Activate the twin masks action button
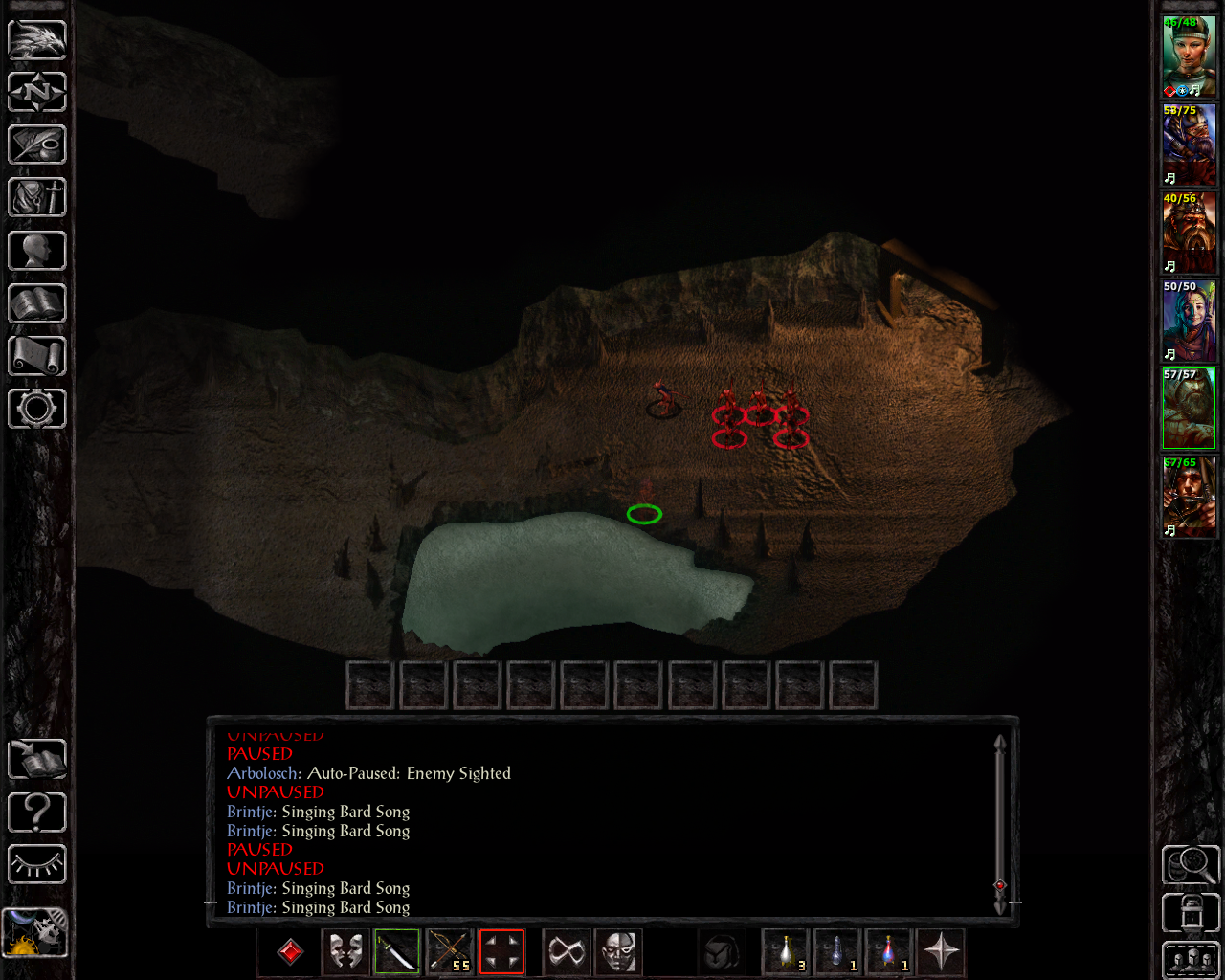 345,952
